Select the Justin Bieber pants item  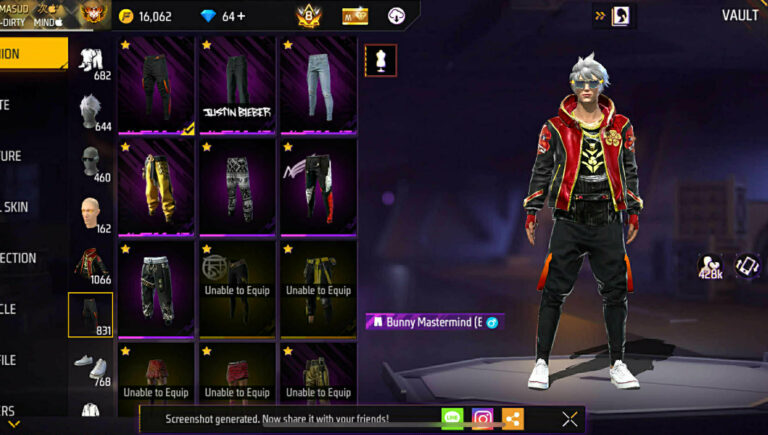[x=237, y=85]
